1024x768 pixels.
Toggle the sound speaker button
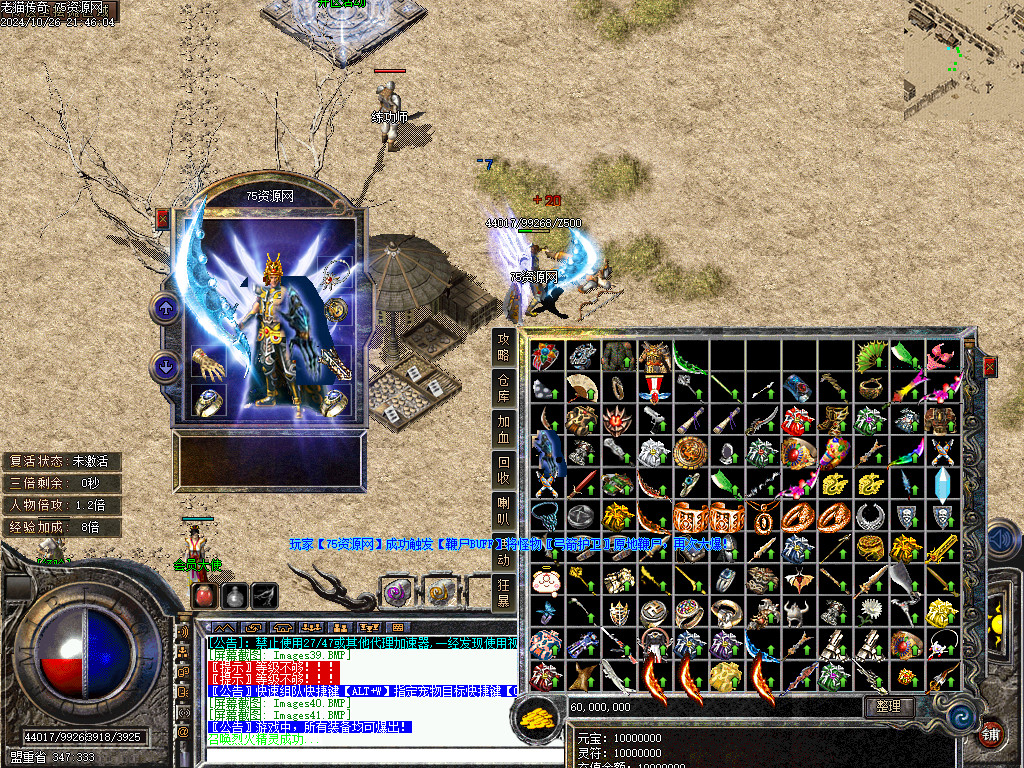(x=1001, y=541)
